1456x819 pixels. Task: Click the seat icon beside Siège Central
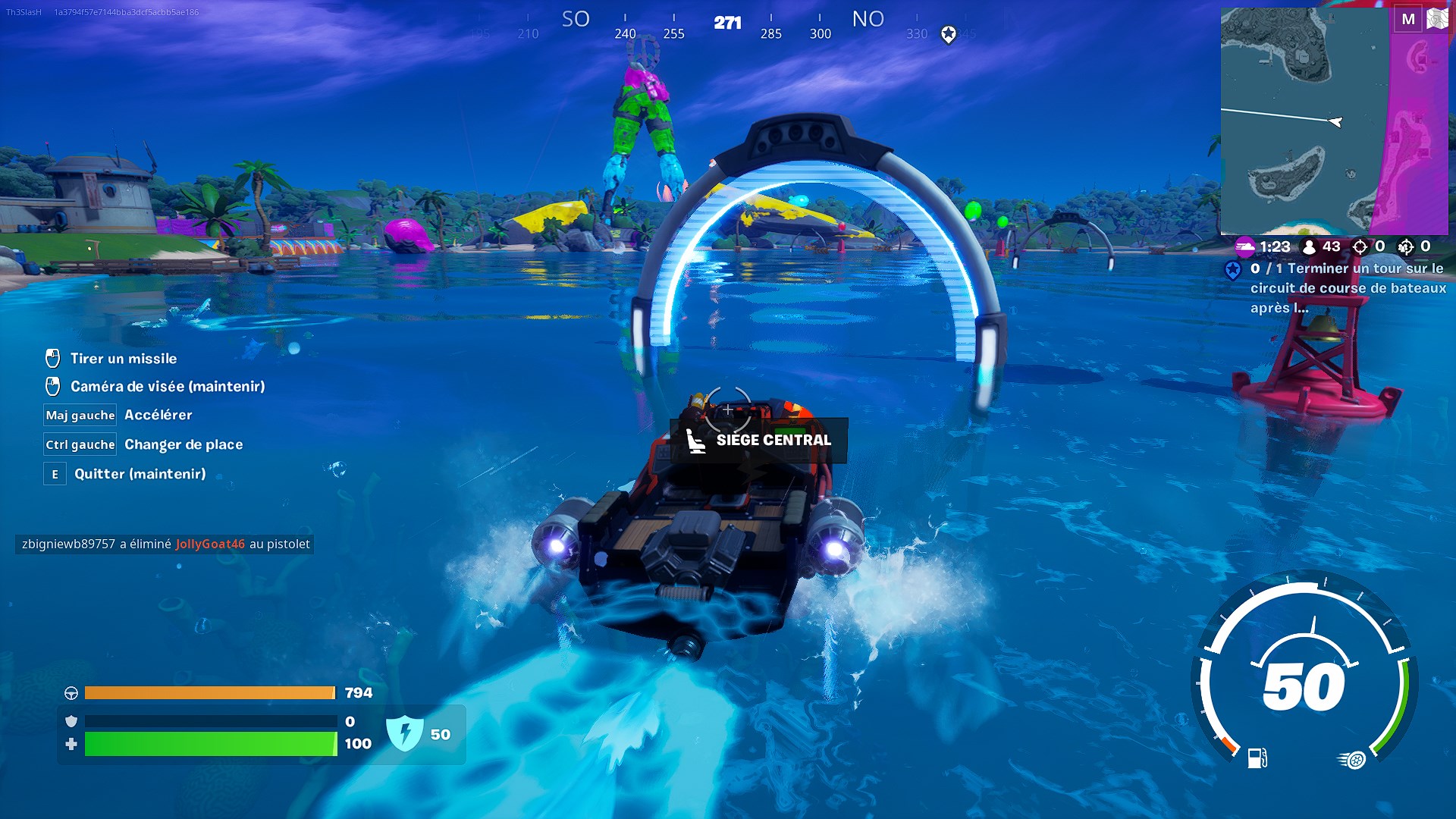698,440
